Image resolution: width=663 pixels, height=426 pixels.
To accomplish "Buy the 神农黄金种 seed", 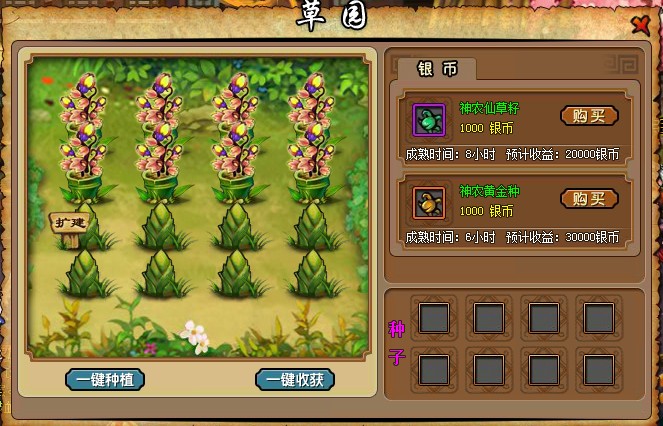I will (x=589, y=198).
